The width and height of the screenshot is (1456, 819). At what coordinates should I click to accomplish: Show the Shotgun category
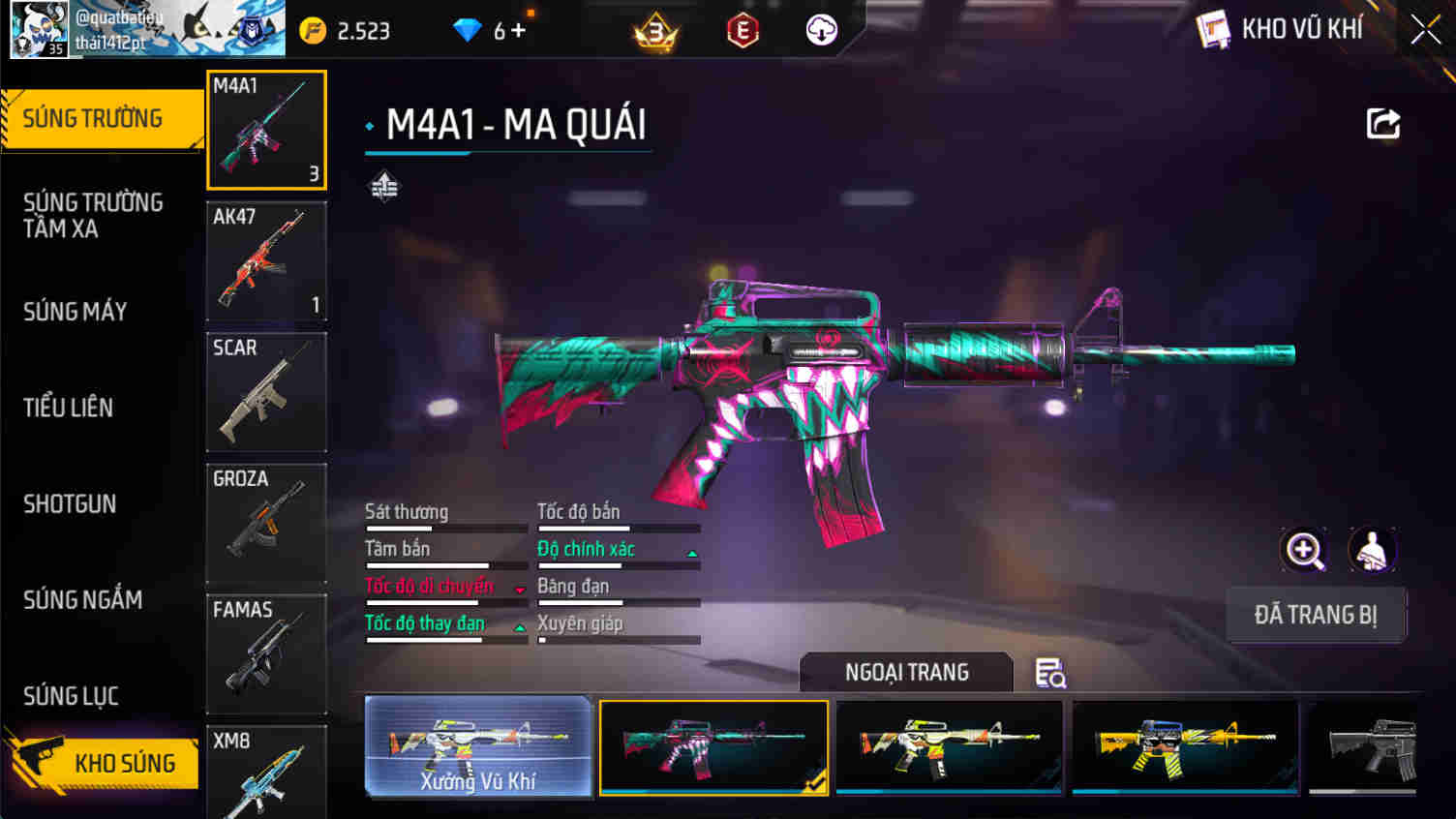coord(70,503)
